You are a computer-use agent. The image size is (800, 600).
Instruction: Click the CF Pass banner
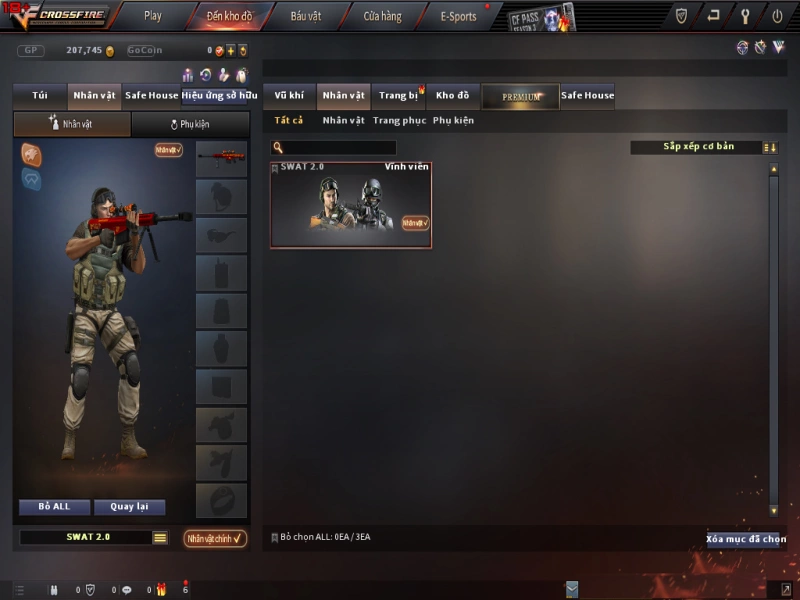541,18
